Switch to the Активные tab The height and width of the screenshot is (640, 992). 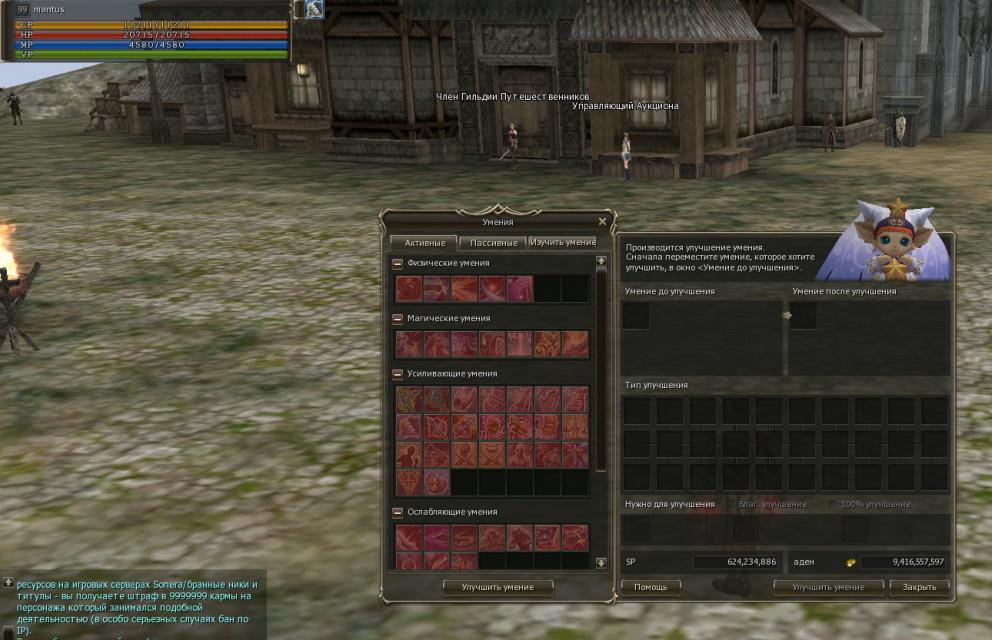pyautogui.click(x=424, y=242)
